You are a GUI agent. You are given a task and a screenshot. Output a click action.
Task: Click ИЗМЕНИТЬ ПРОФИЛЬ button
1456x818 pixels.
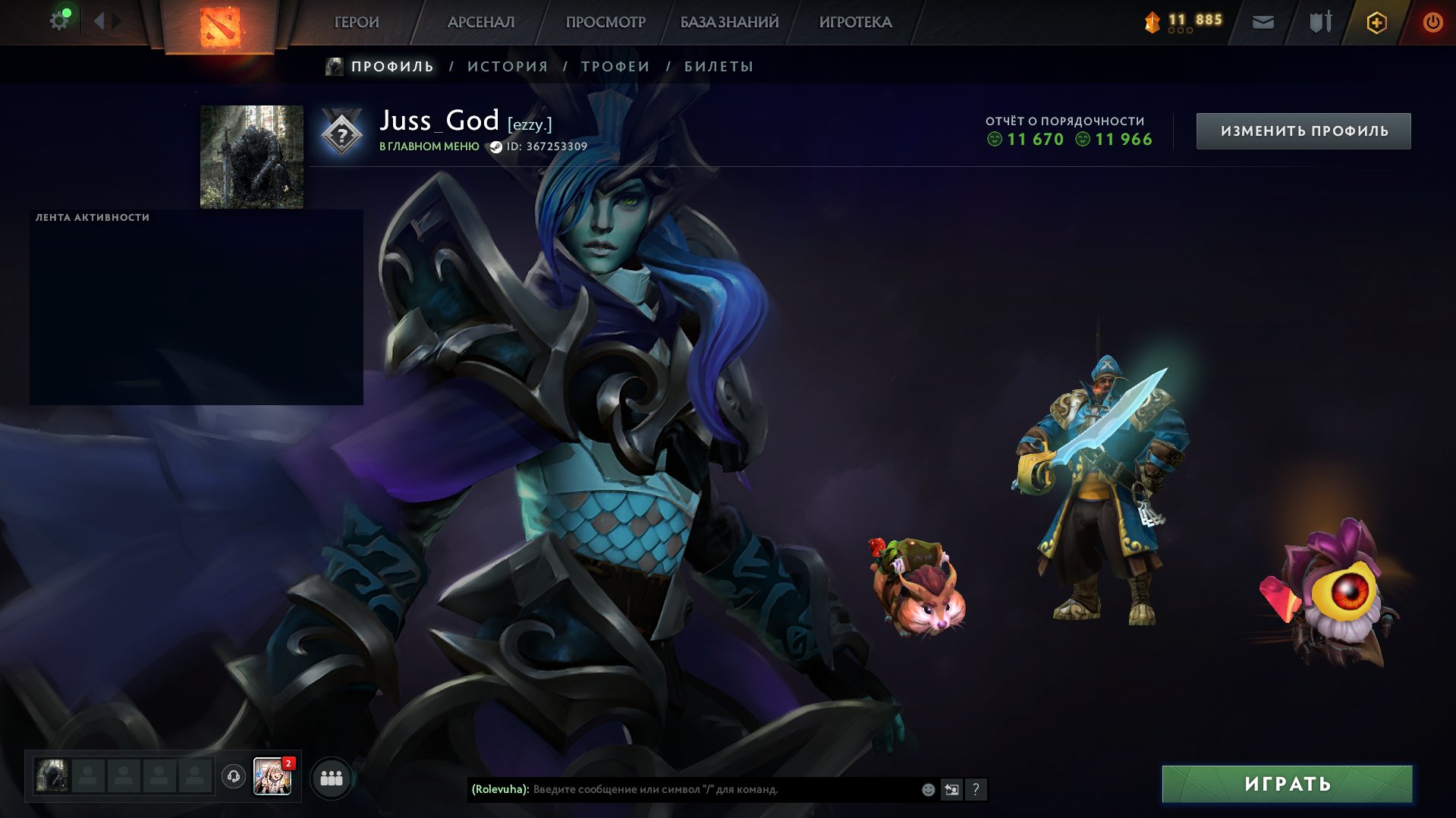(1303, 131)
